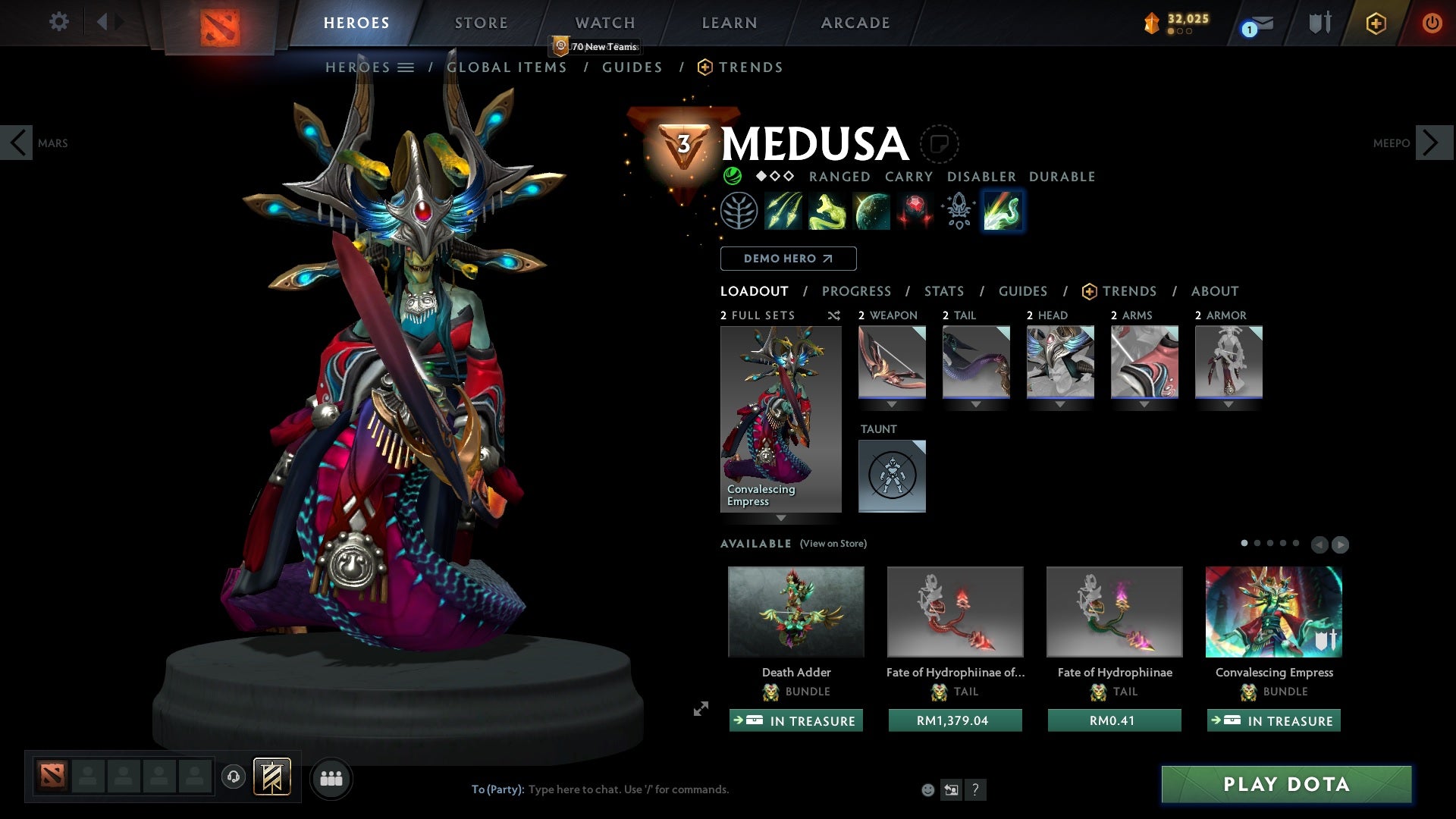1456x819 pixels.
Task: Select Medusa's second facet diamond
Action: point(777,176)
